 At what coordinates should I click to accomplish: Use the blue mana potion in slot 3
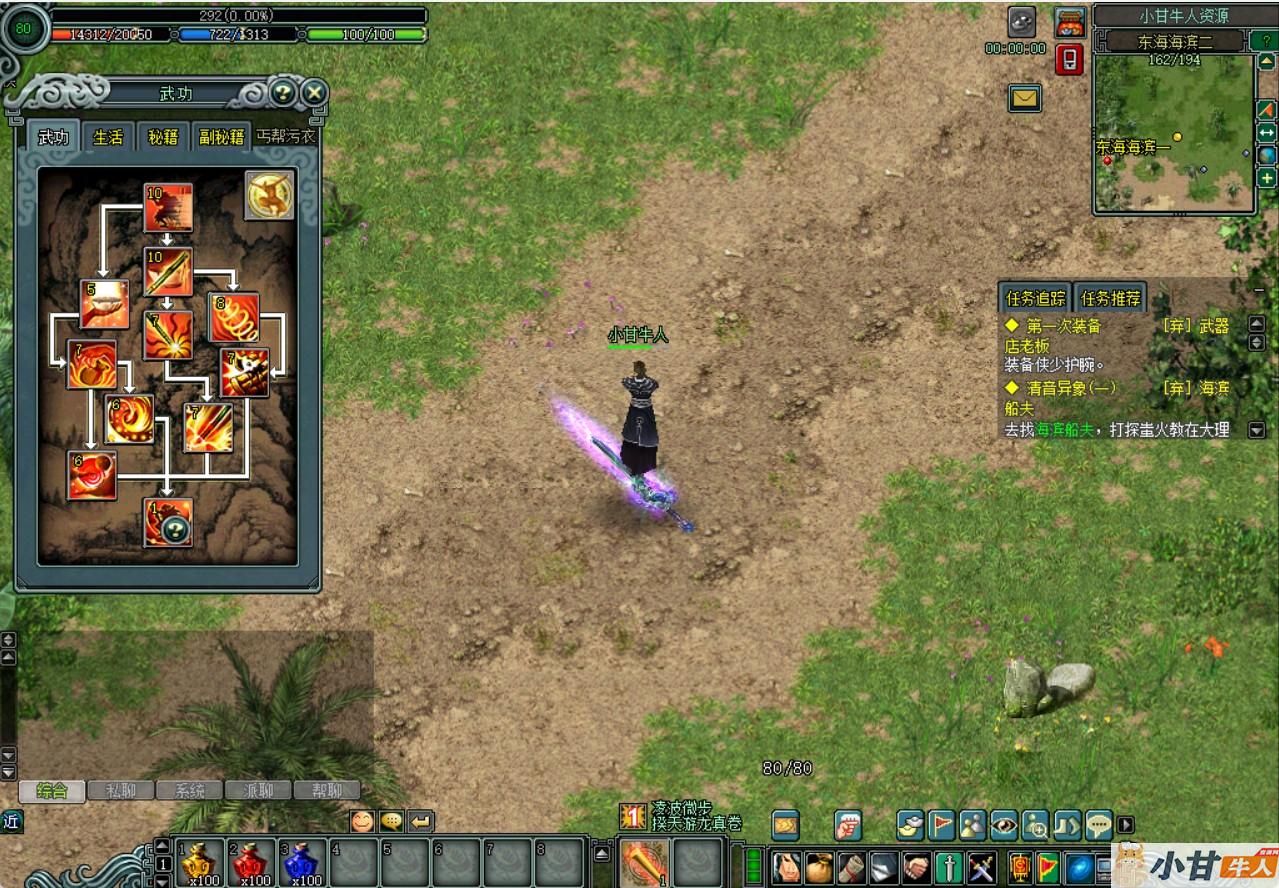(303, 862)
